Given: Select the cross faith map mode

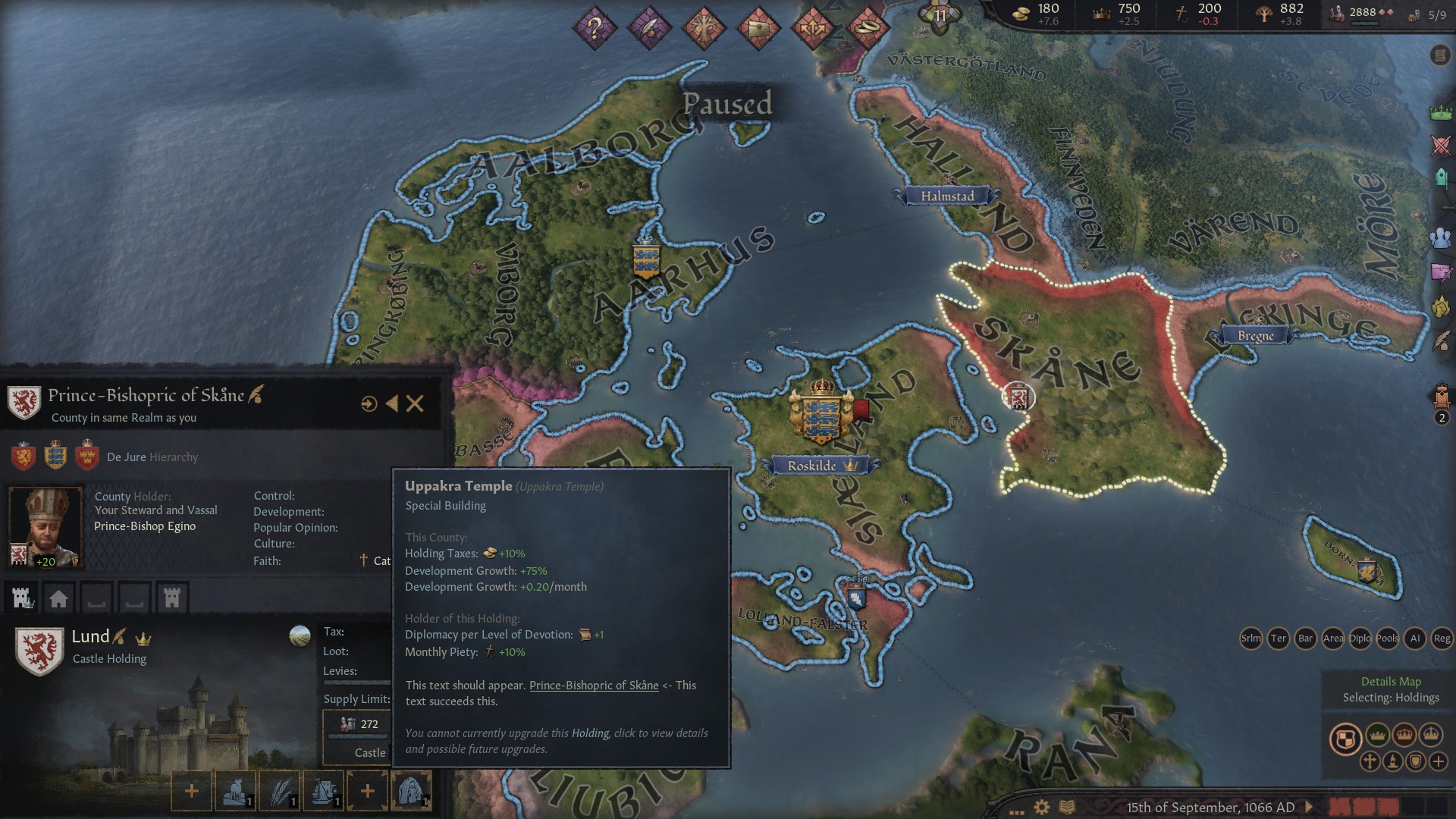Looking at the screenshot, I should pos(1370,761).
